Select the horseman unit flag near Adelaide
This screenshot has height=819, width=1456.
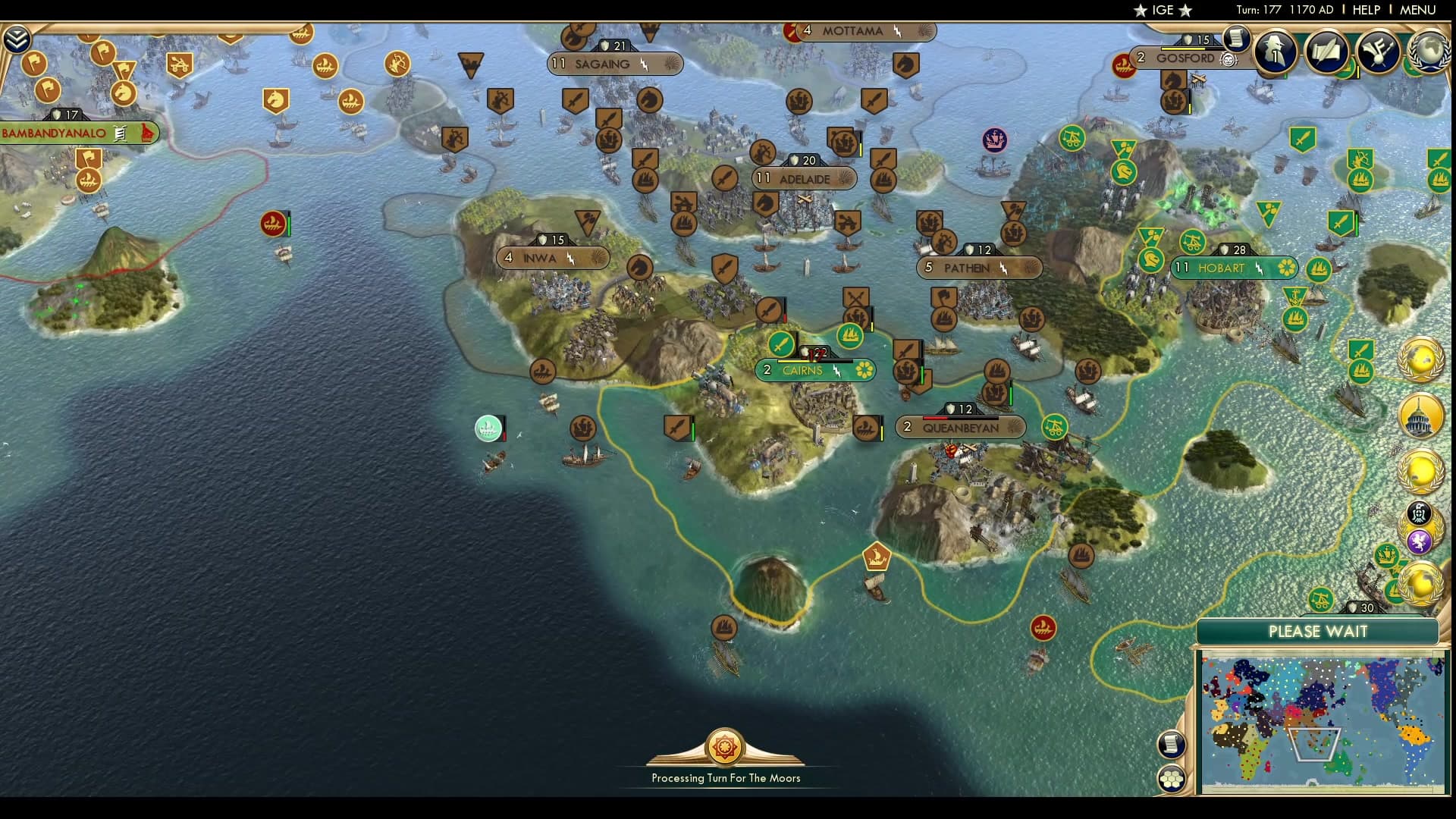coord(766,200)
